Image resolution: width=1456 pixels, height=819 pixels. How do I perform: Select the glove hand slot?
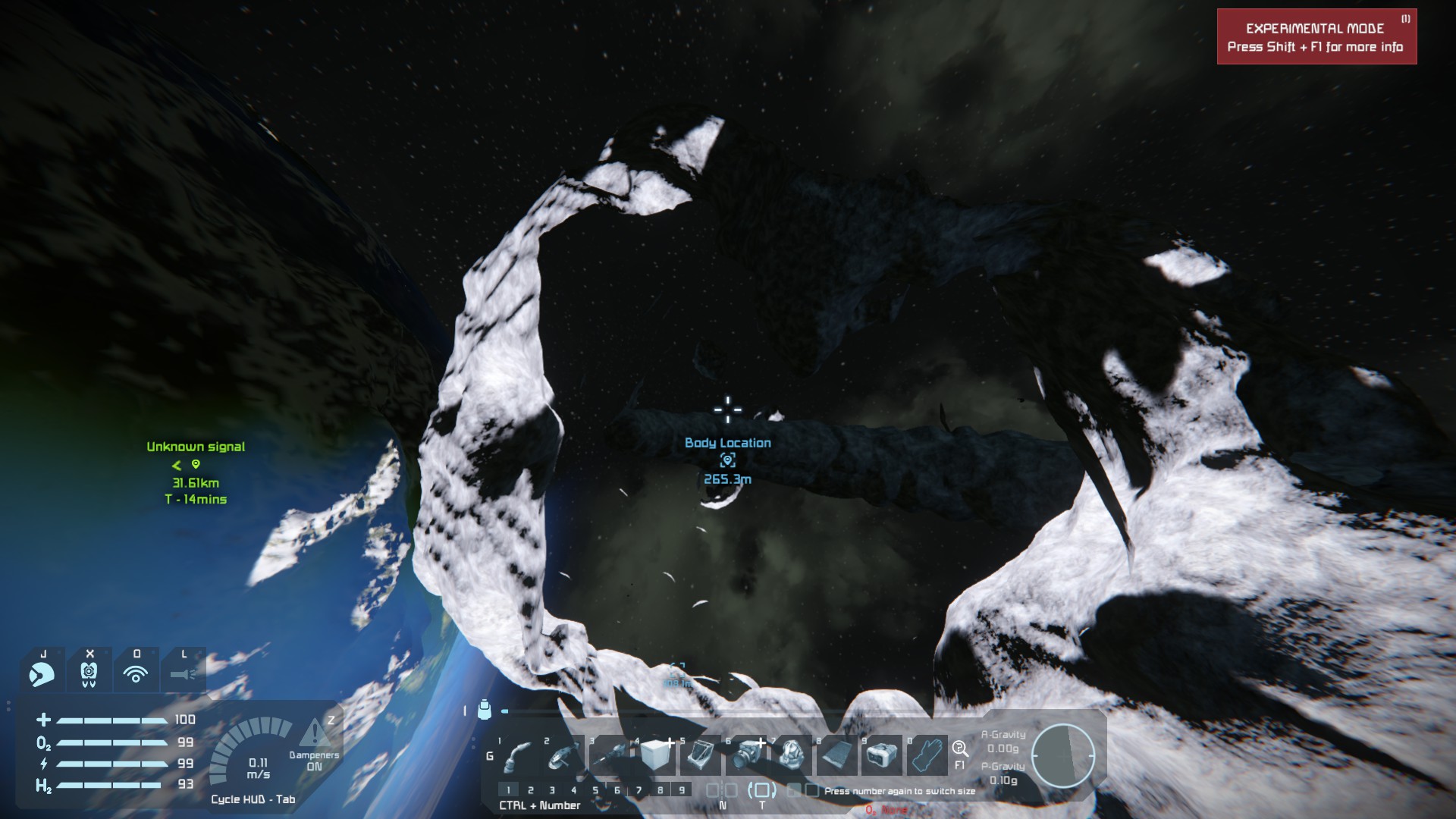pos(927,755)
